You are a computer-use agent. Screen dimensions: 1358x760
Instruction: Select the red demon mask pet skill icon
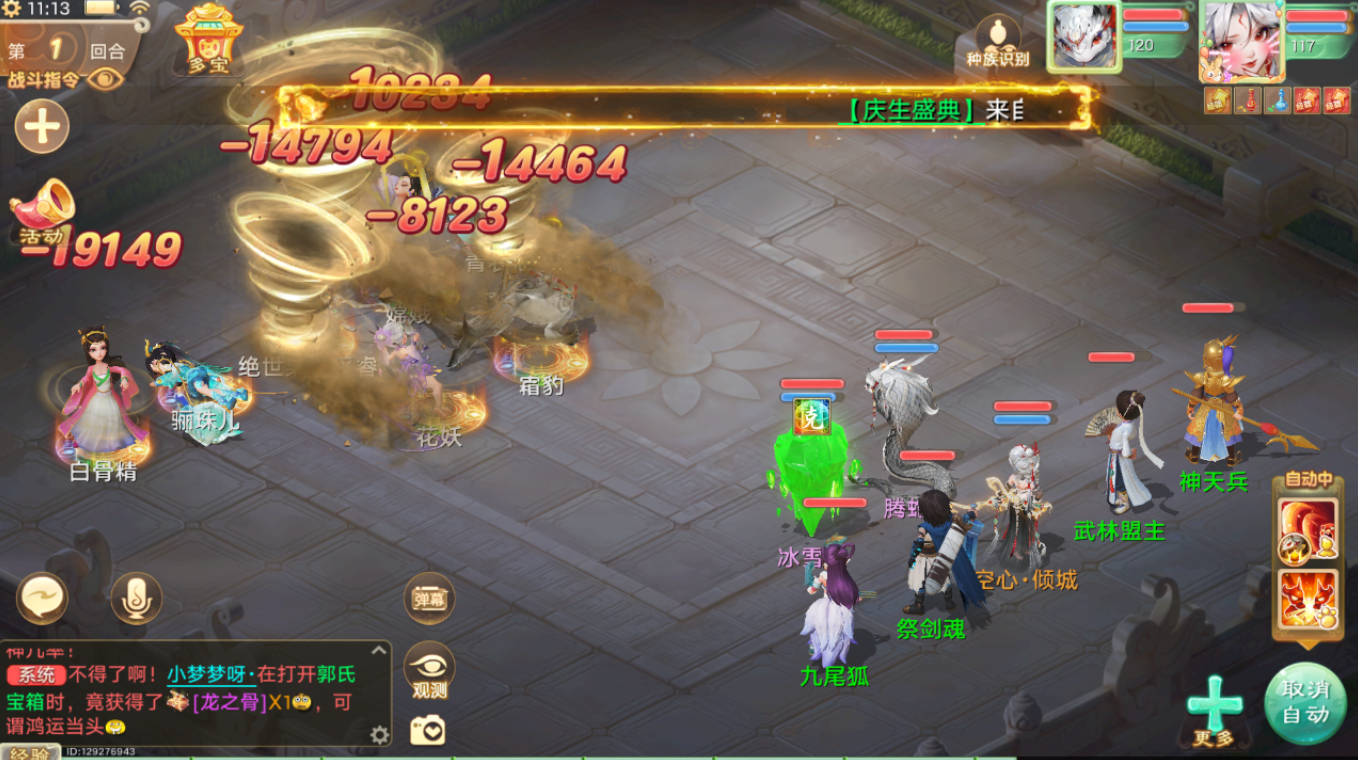click(x=1308, y=599)
